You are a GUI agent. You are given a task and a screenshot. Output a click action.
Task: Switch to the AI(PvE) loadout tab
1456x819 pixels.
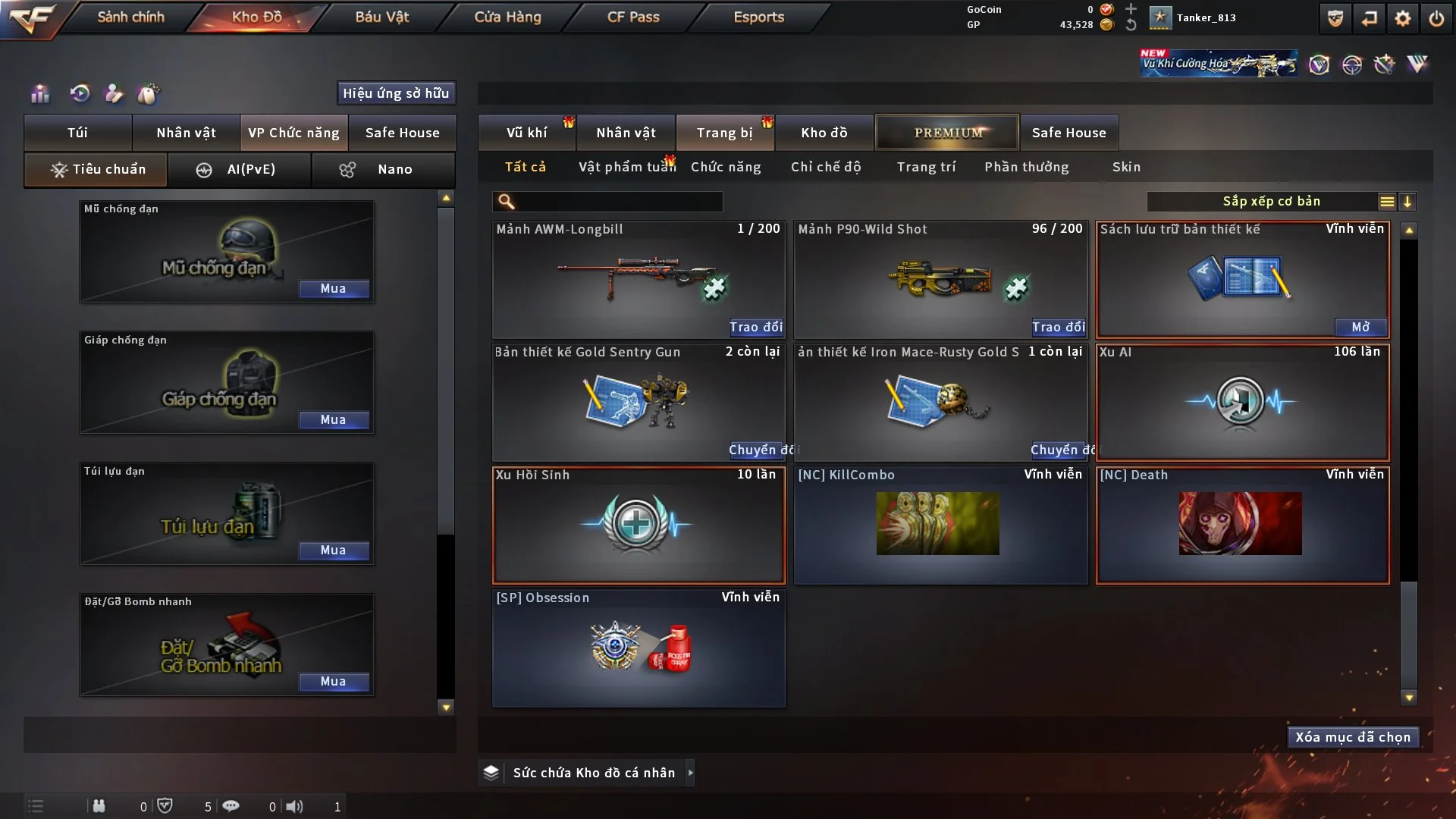point(239,169)
